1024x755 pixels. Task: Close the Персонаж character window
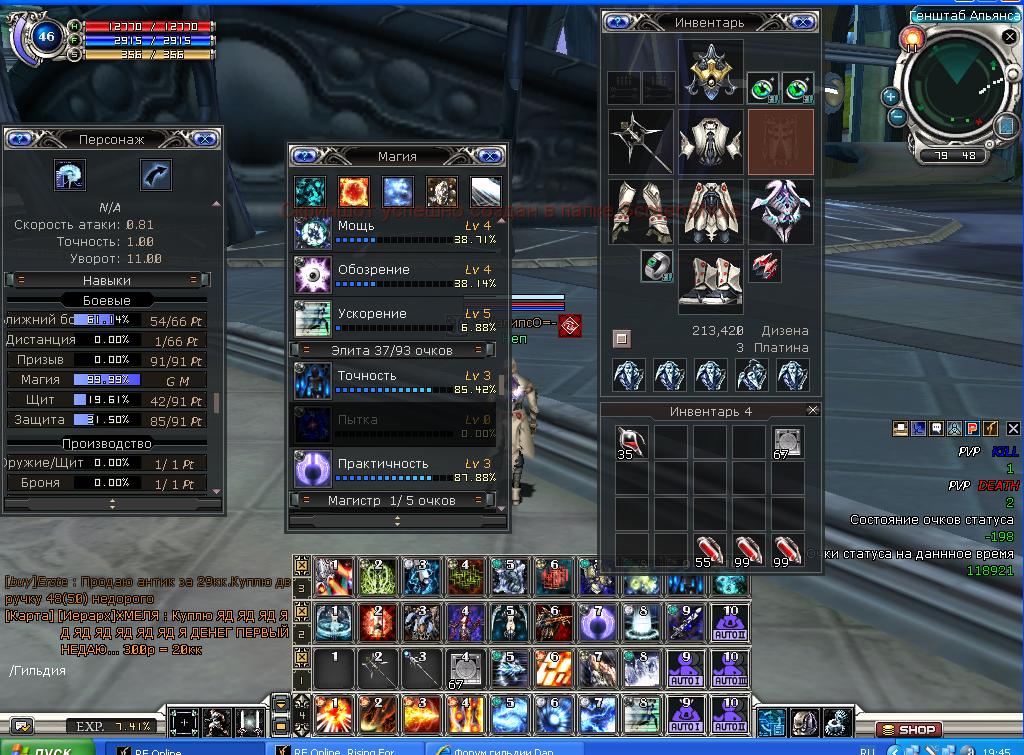pyautogui.click(x=204, y=140)
